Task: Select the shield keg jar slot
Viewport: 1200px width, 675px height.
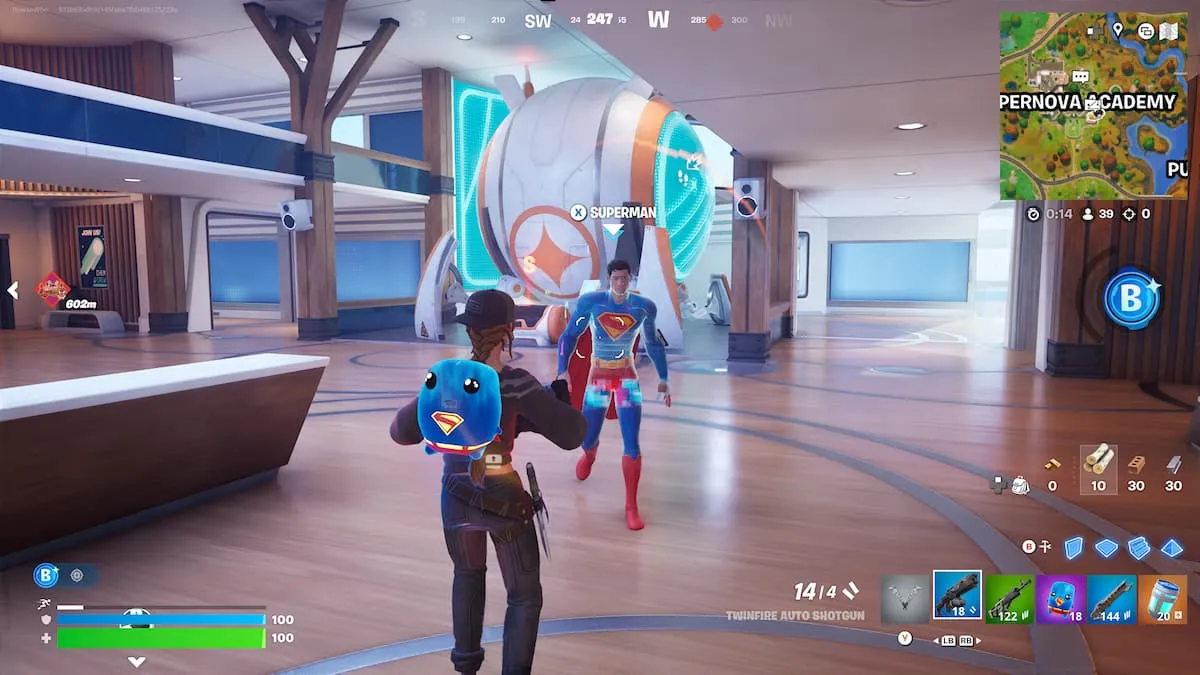Action: pyautogui.click(x=1162, y=599)
